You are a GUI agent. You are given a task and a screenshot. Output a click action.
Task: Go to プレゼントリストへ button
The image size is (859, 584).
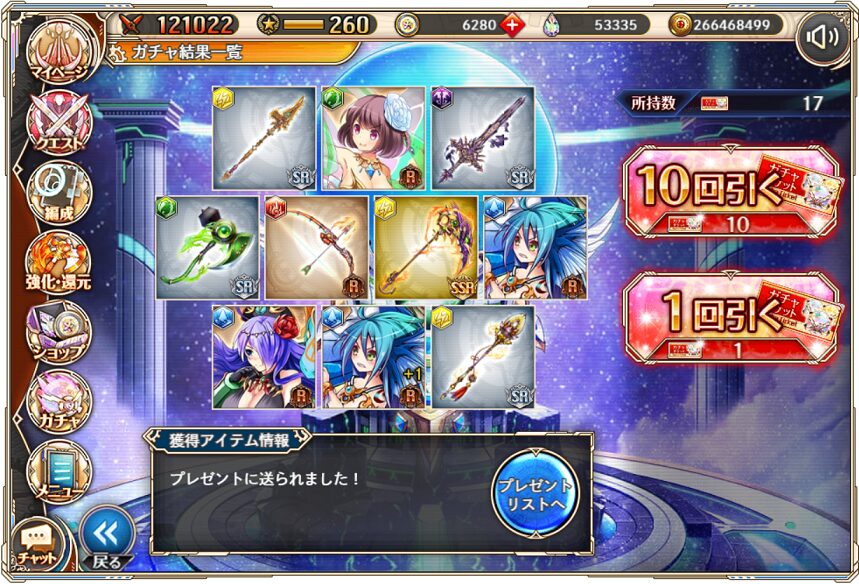coord(535,491)
